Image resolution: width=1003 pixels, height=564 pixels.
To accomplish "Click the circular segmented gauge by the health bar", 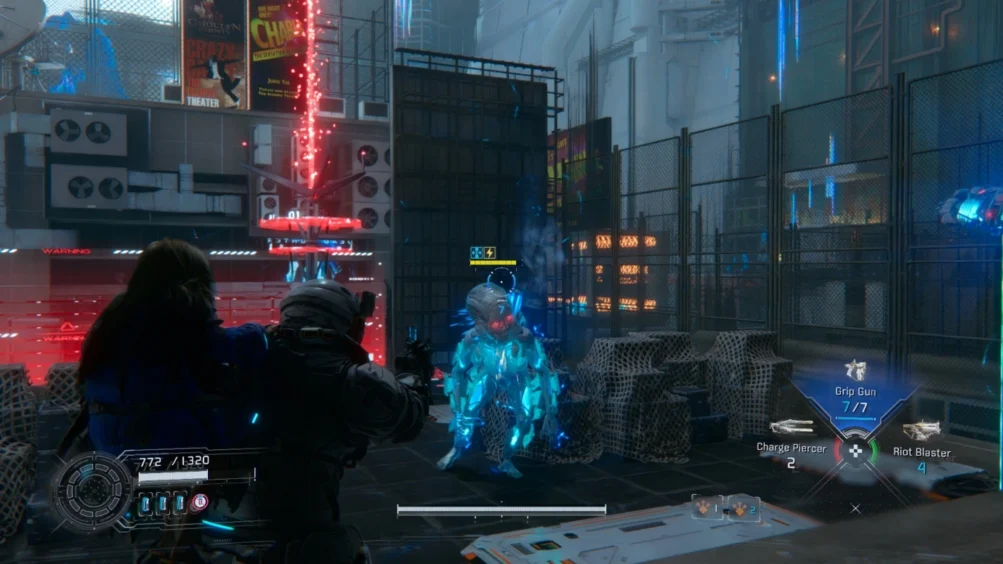I will coord(93,490).
